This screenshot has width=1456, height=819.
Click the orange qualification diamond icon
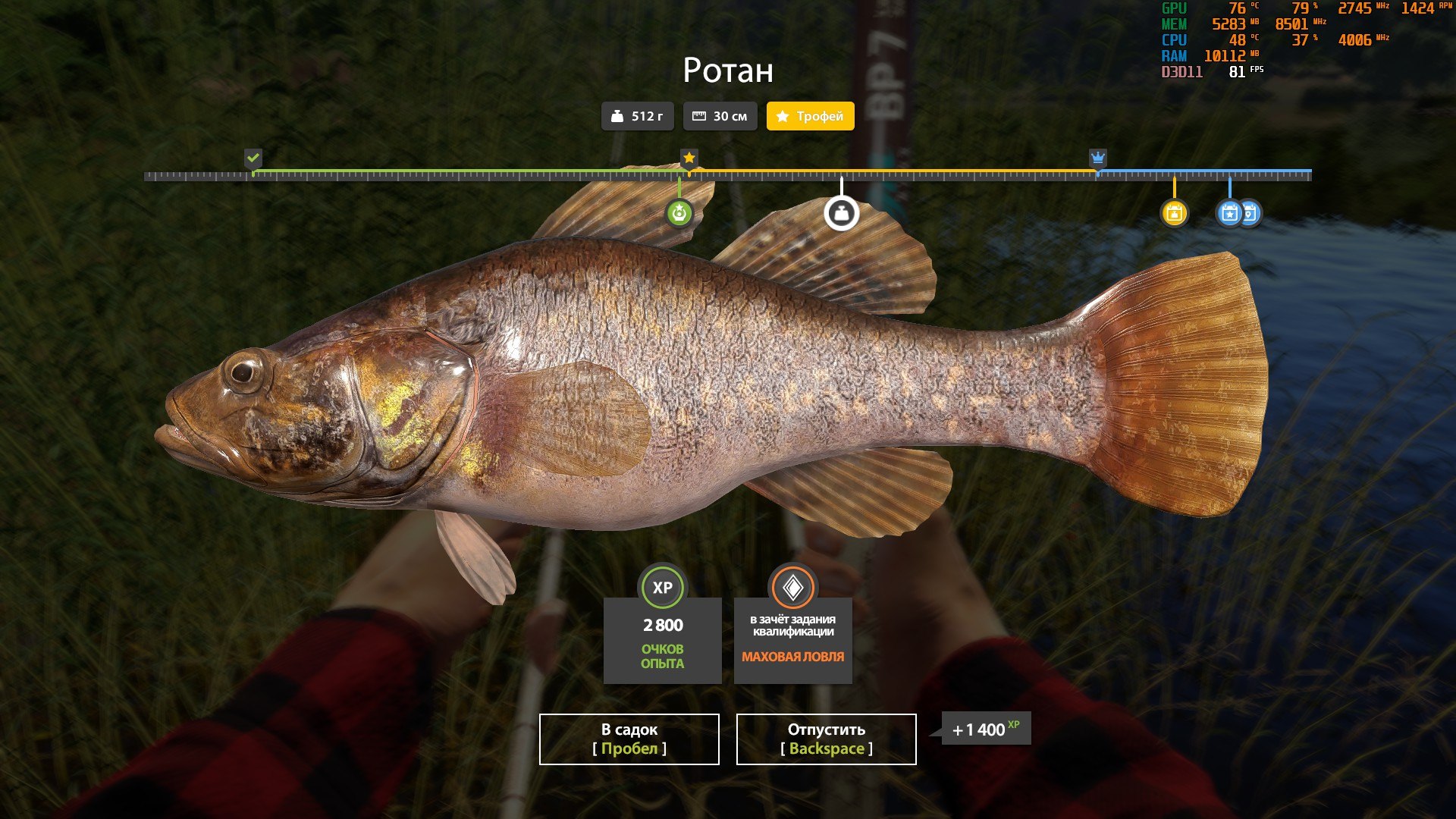(792, 585)
